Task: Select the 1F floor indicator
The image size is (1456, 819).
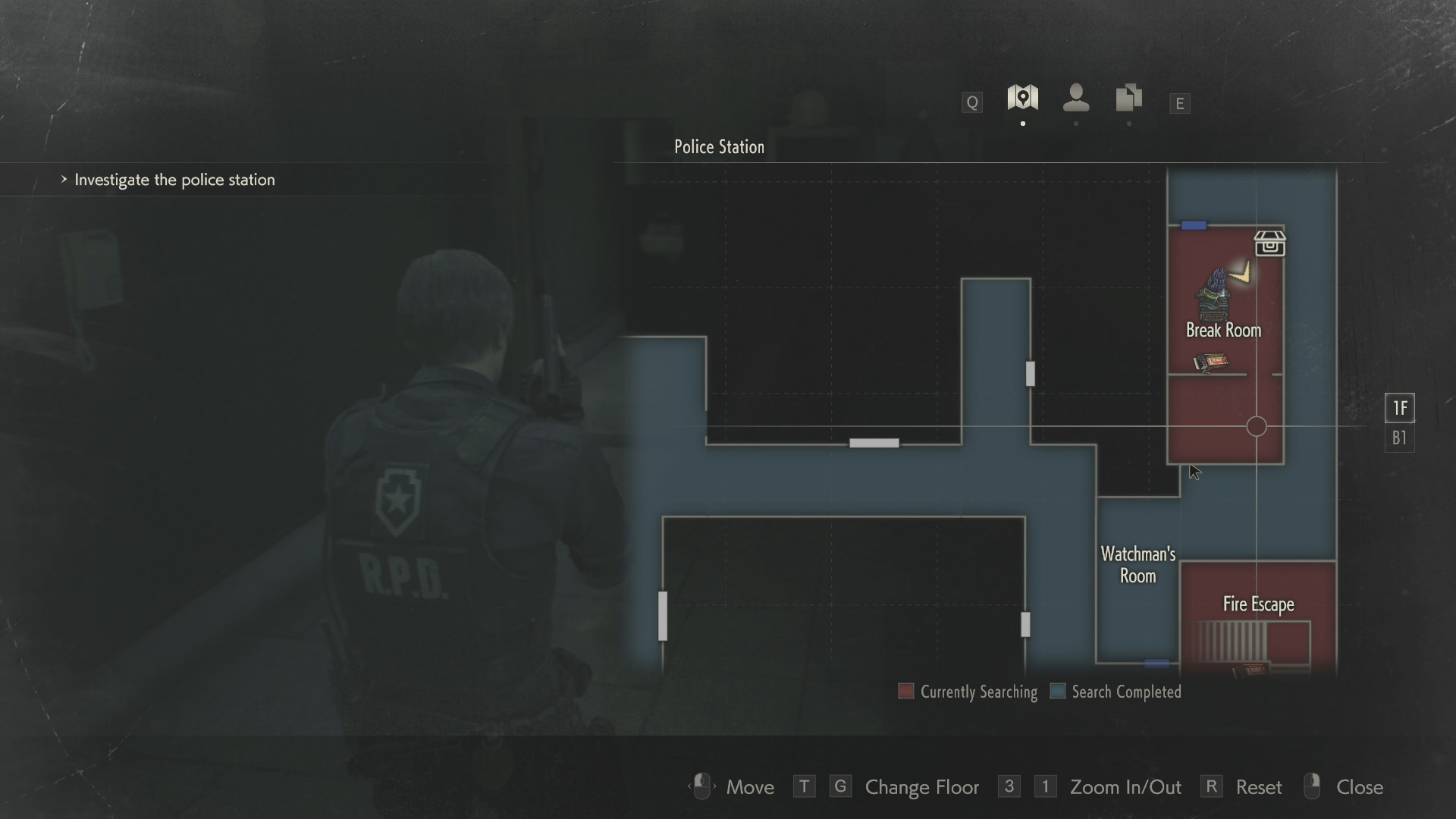Action: coord(1399,408)
